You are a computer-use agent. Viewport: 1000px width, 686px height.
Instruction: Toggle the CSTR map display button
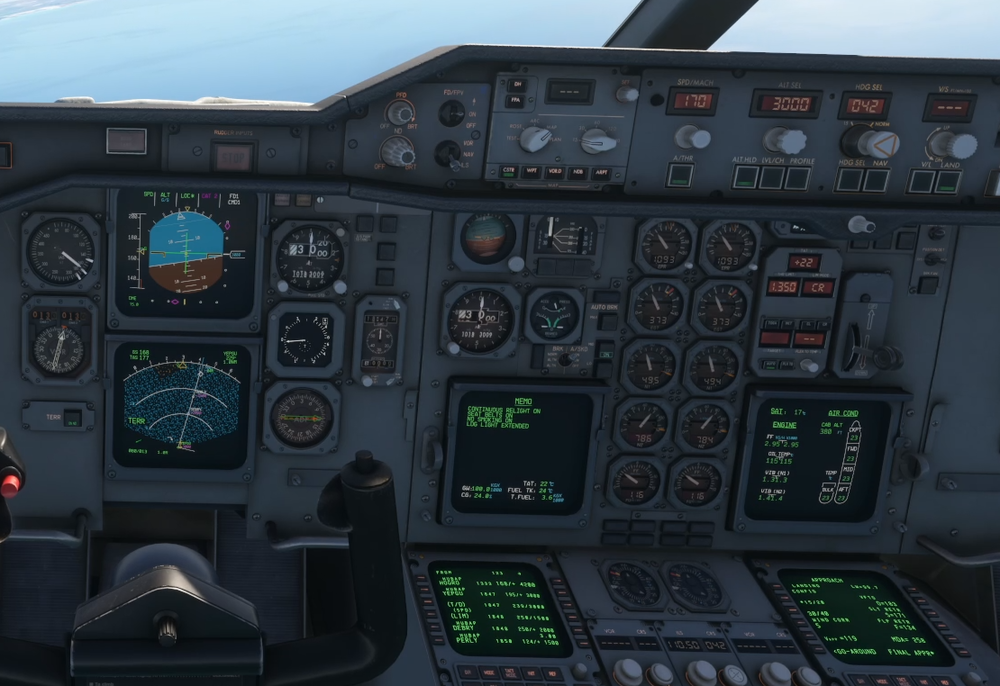point(507,172)
